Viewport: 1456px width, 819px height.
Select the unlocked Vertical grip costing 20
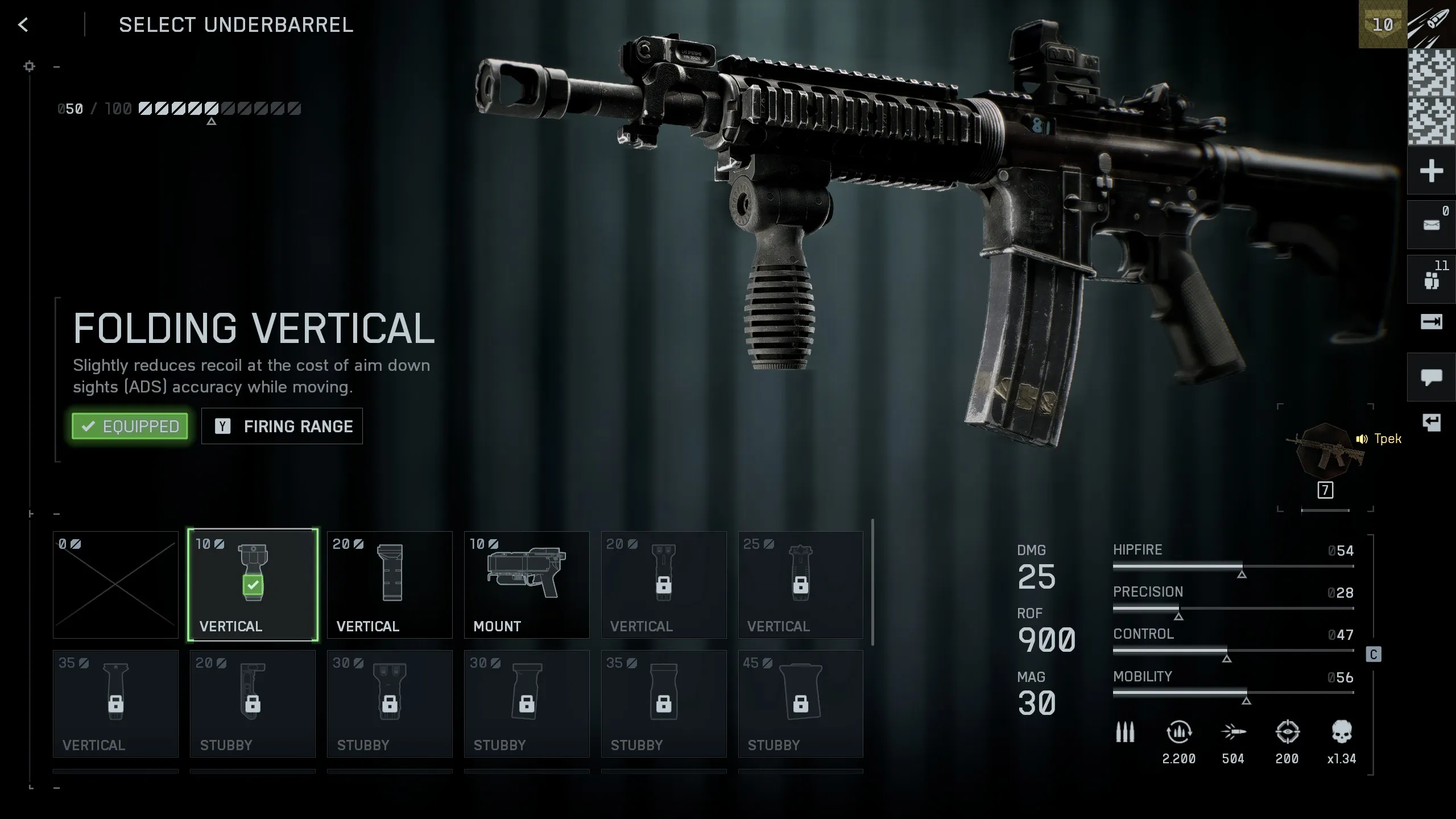390,585
